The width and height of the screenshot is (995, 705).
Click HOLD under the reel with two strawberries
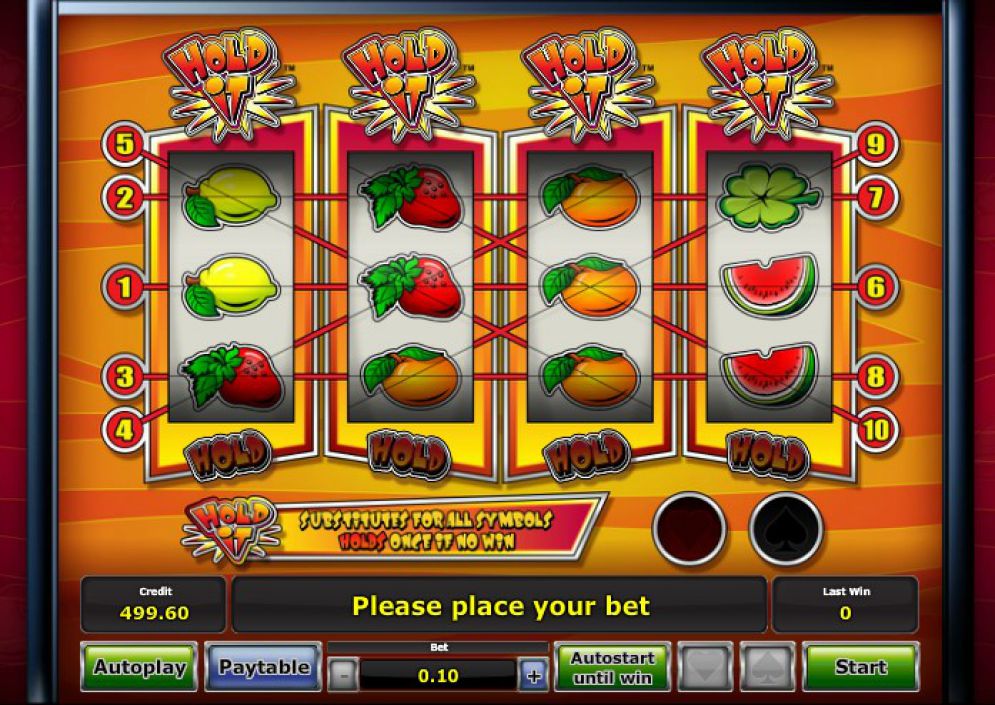pyautogui.click(x=408, y=455)
